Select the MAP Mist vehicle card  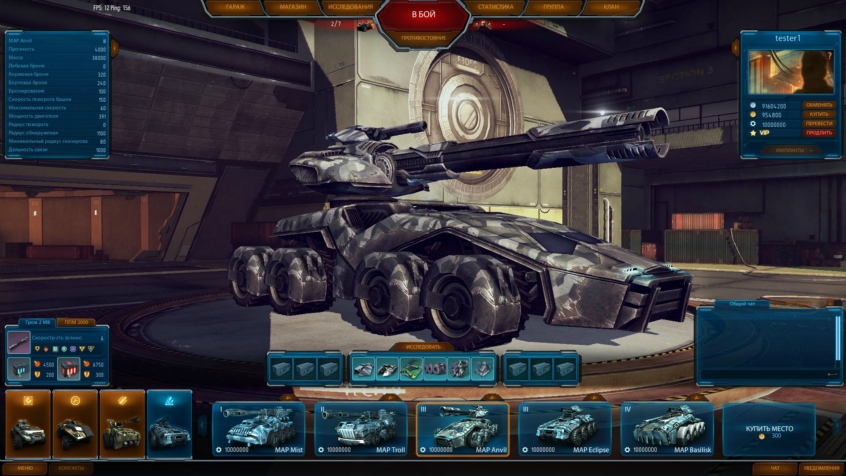(257, 428)
